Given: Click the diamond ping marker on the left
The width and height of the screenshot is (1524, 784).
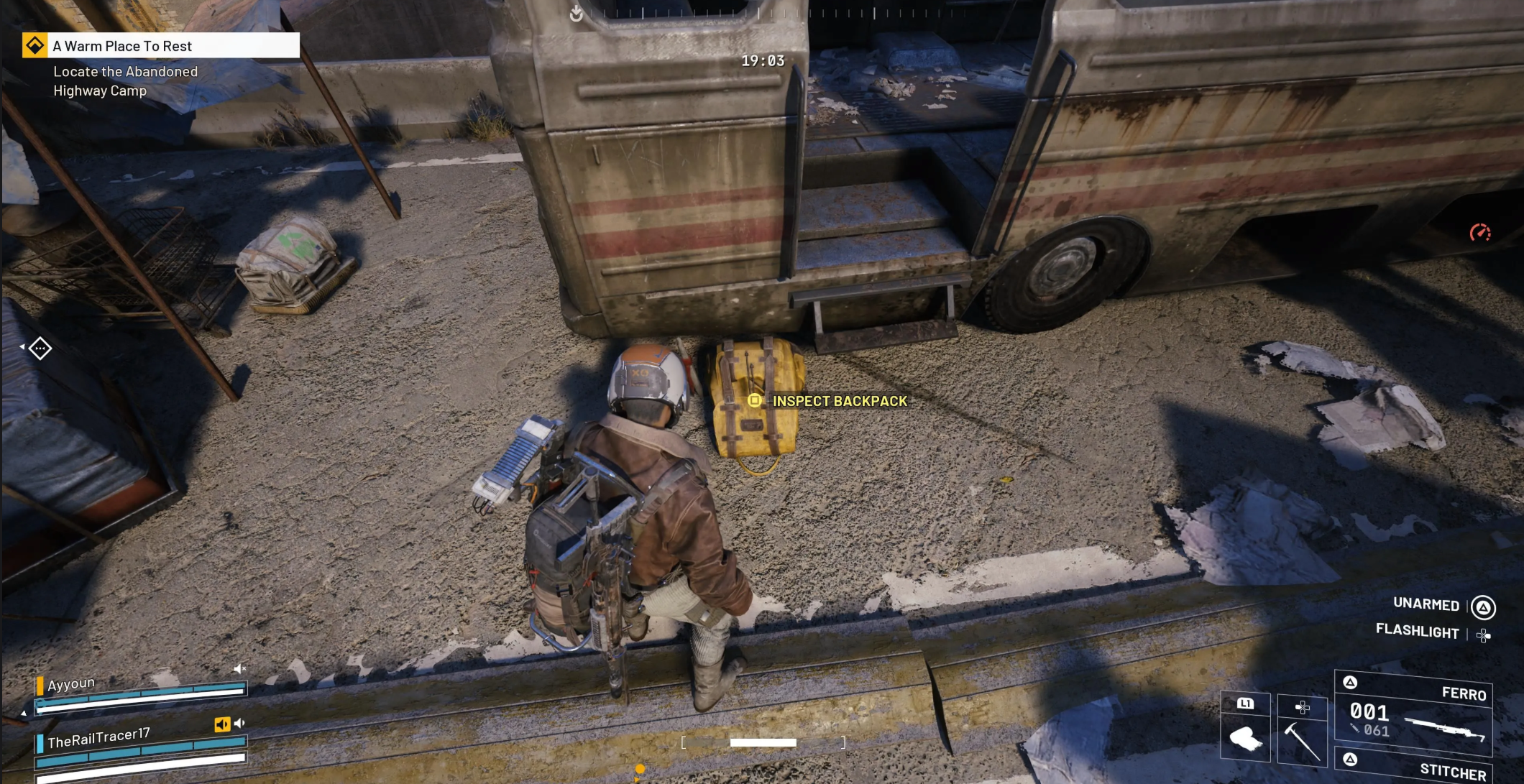Looking at the screenshot, I should [x=40, y=349].
